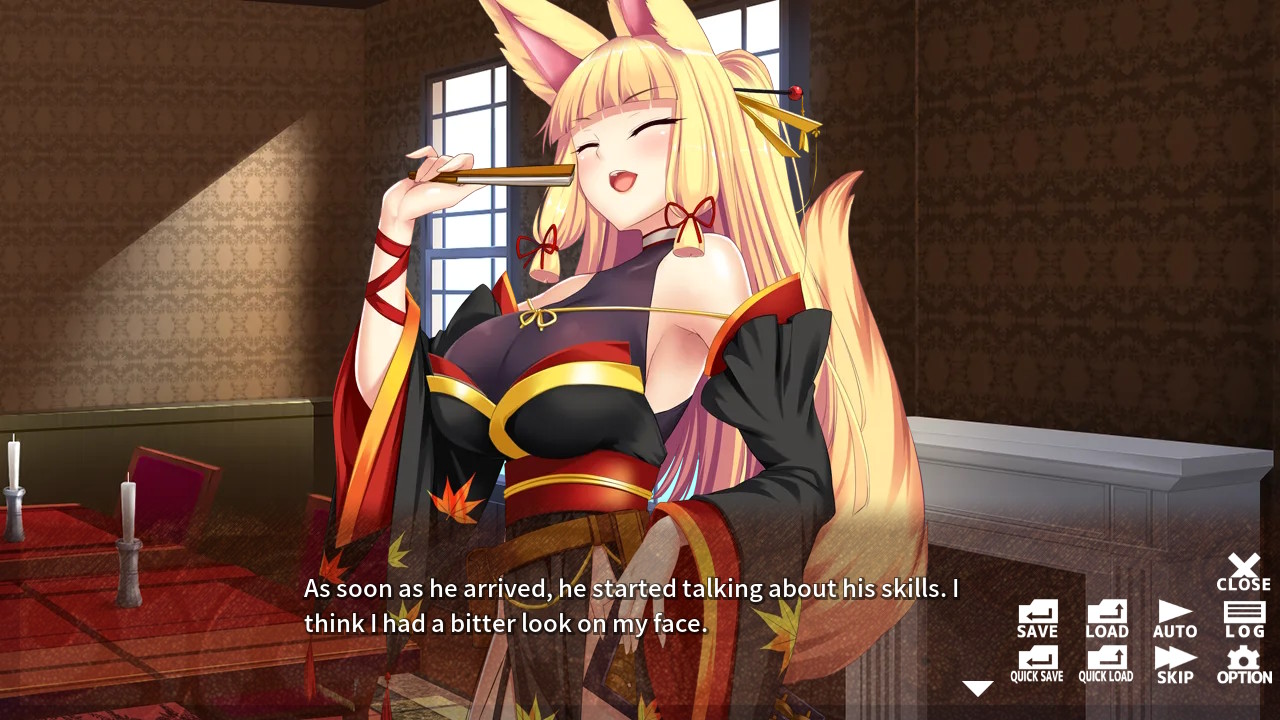Image resolution: width=1280 pixels, height=720 pixels.
Task: Open the save menu
Action: [x=1036, y=613]
